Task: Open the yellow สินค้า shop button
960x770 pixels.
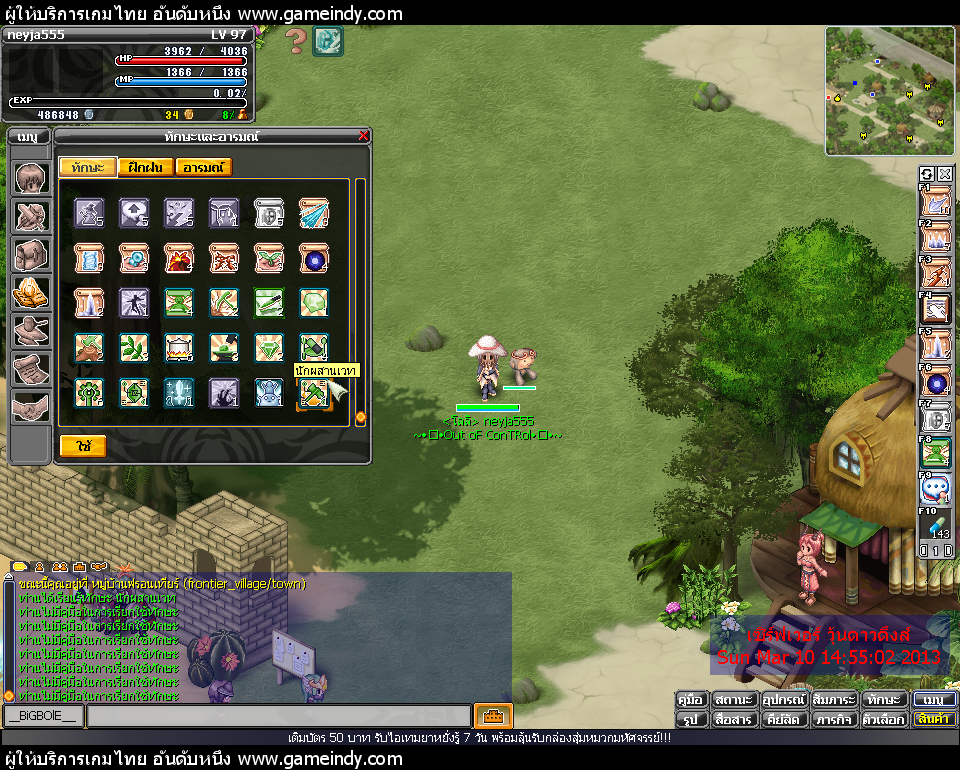Action: coord(935,719)
